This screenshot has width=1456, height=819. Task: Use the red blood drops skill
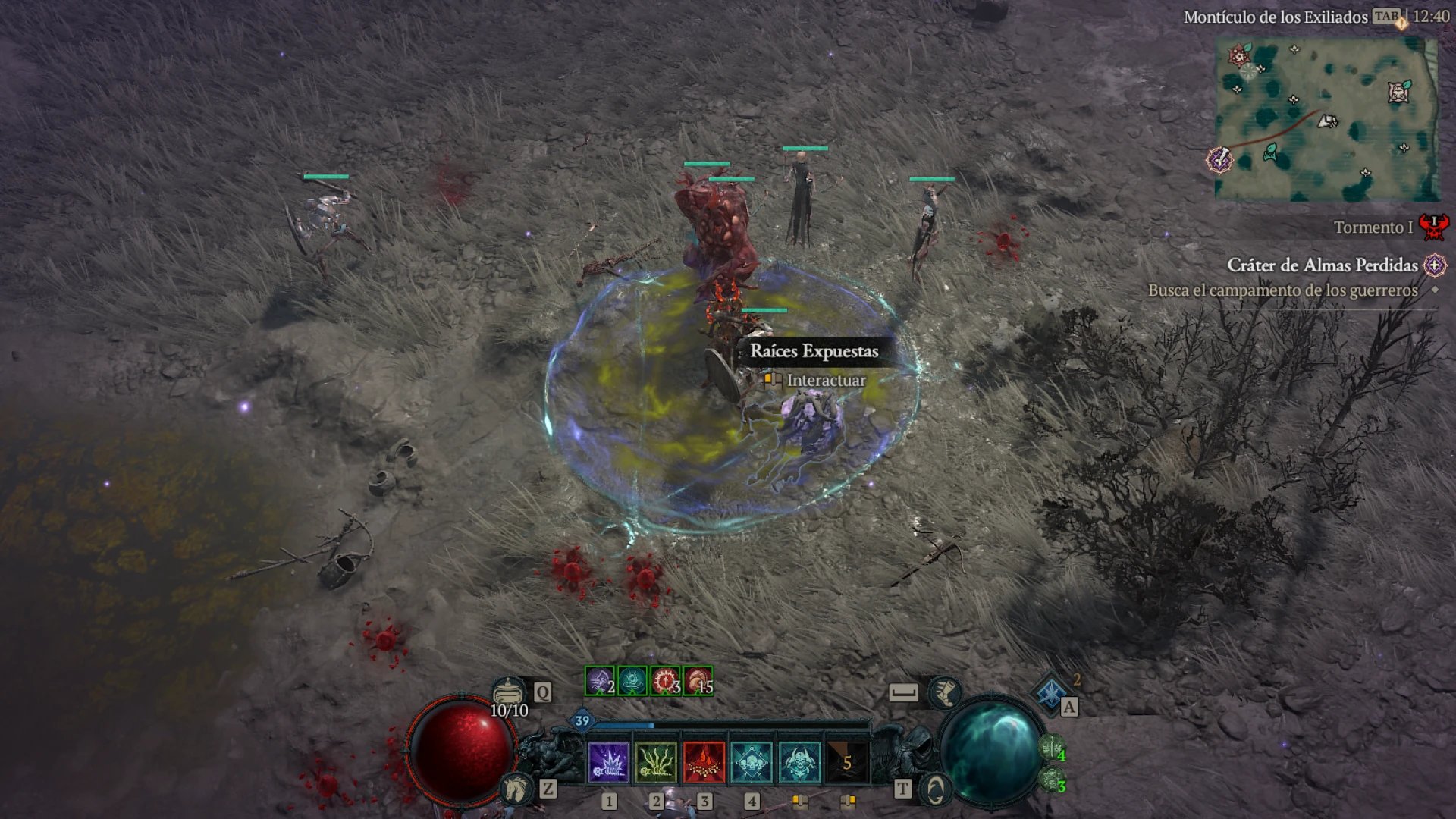[x=704, y=762]
